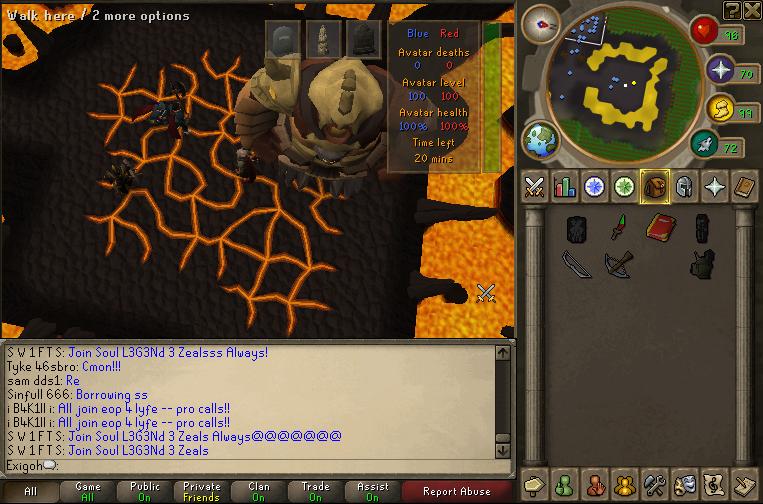Change the Private chat filter

202,491
